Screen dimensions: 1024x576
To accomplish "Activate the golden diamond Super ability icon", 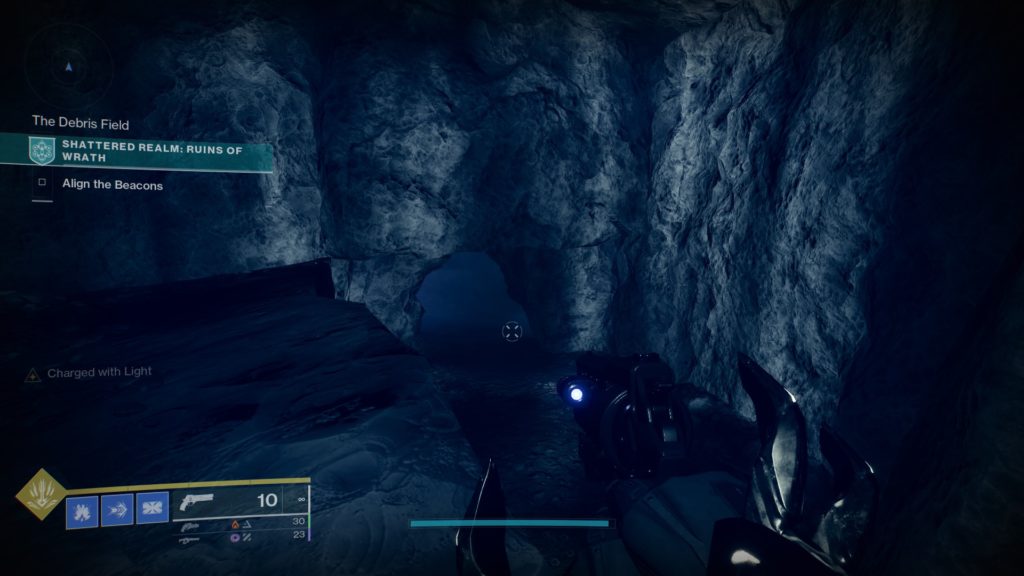I will click(x=41, y=495).
